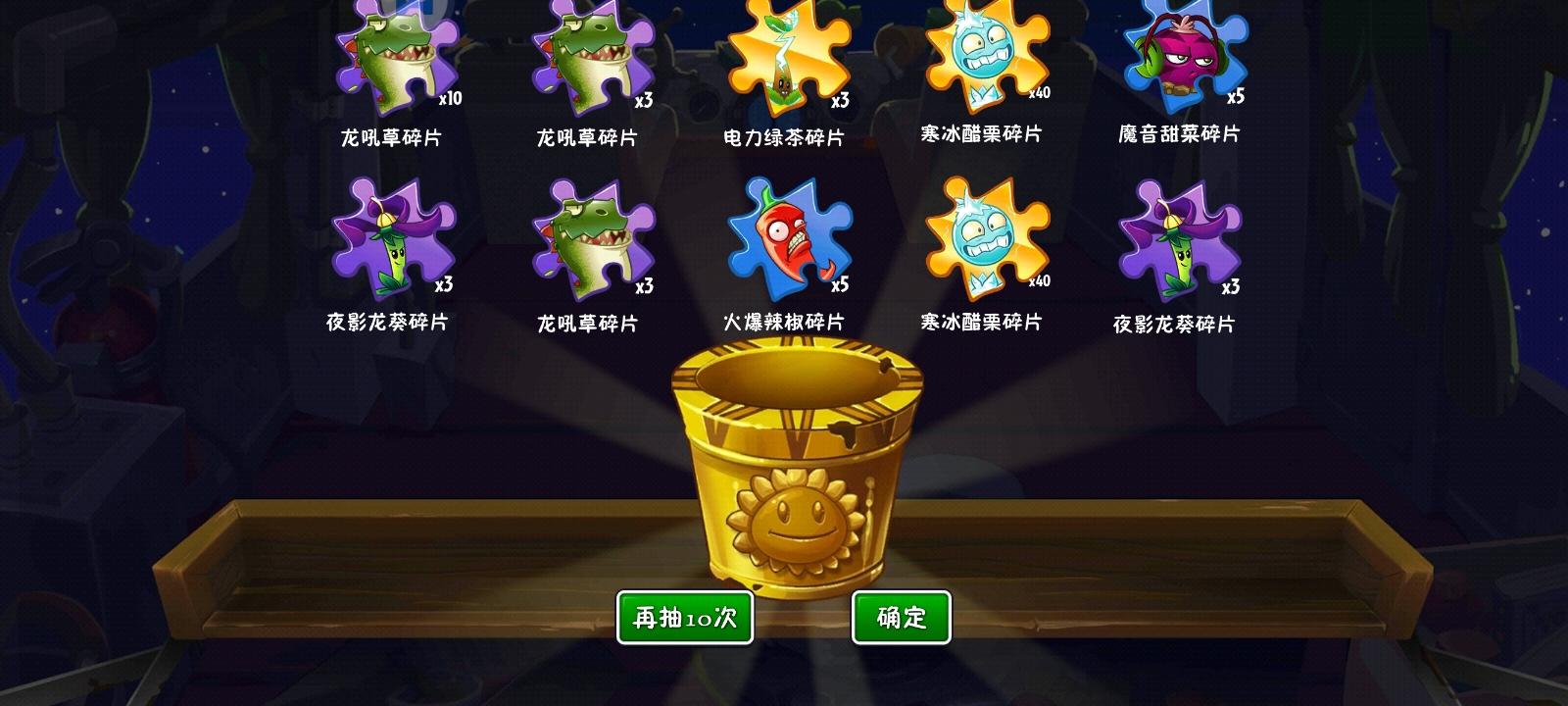This screenshot has width=1568, height=706.
Task: Click the x10 quantity badge on 龙吼草碎片
Action: coord(451,100)
